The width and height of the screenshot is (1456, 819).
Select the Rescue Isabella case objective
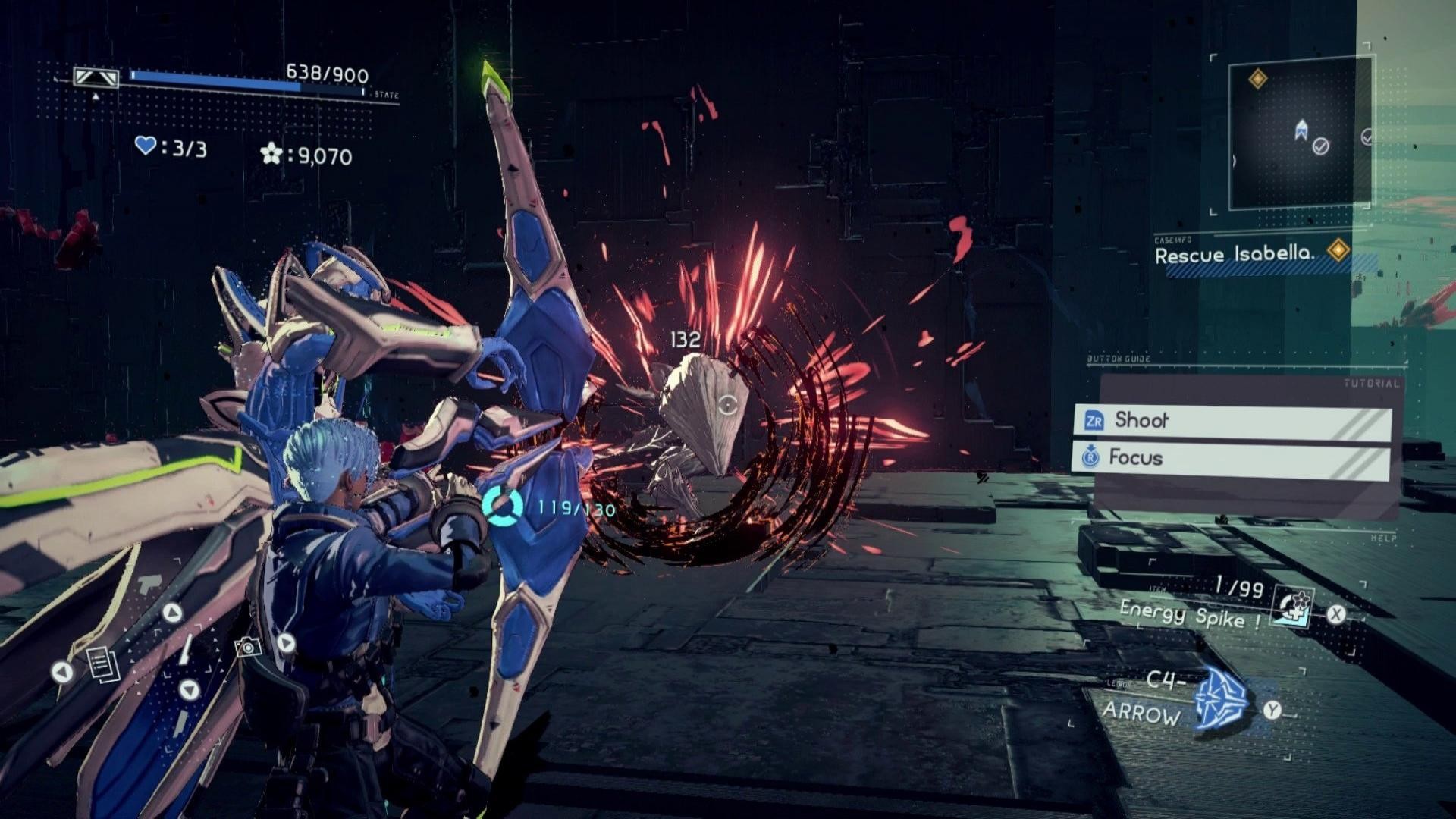click(x=1233, y=254)
